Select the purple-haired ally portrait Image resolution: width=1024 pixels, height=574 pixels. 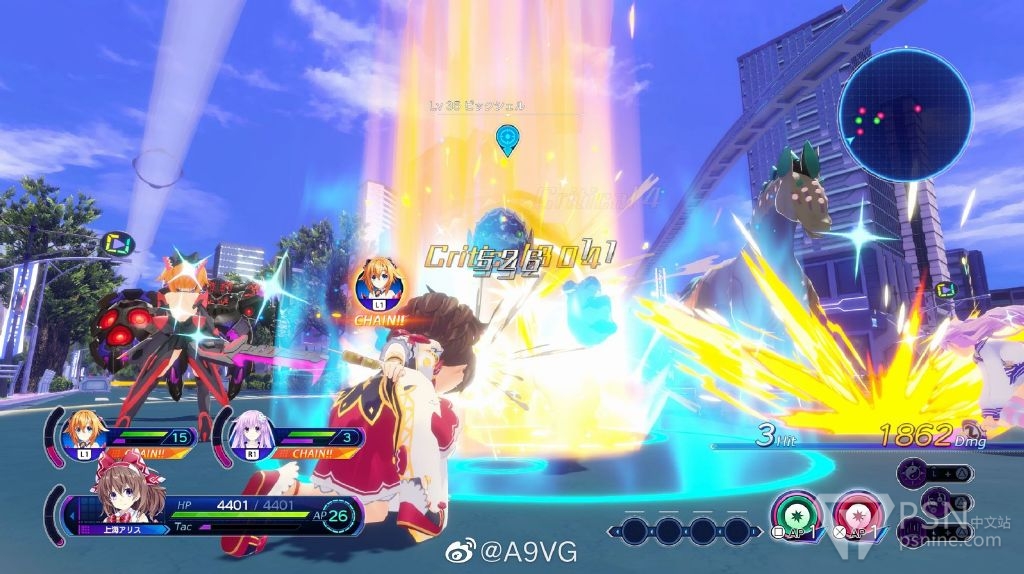(250, 431)
